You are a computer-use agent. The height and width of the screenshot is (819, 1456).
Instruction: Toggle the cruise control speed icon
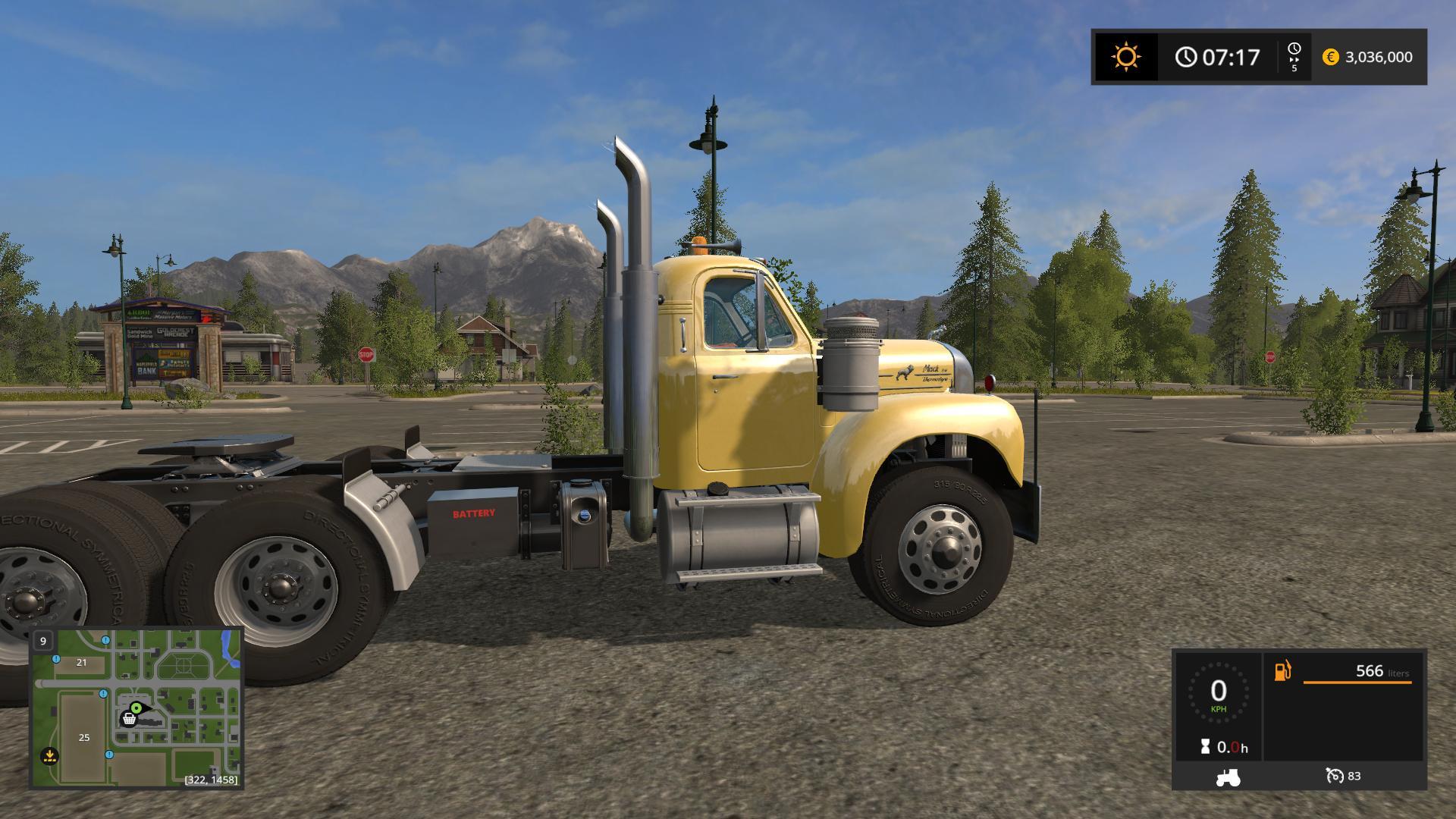pos(1334,776)
